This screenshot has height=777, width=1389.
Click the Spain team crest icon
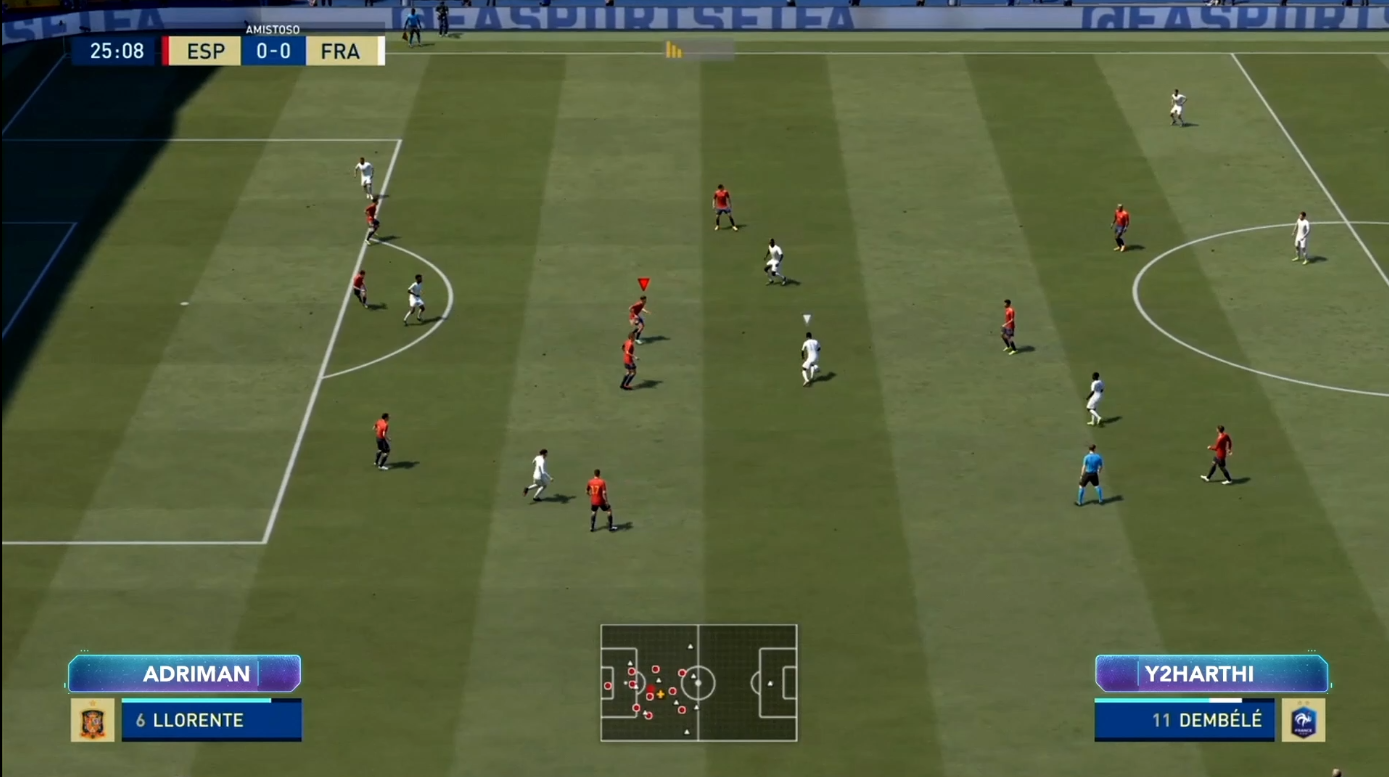coord(92,720)
